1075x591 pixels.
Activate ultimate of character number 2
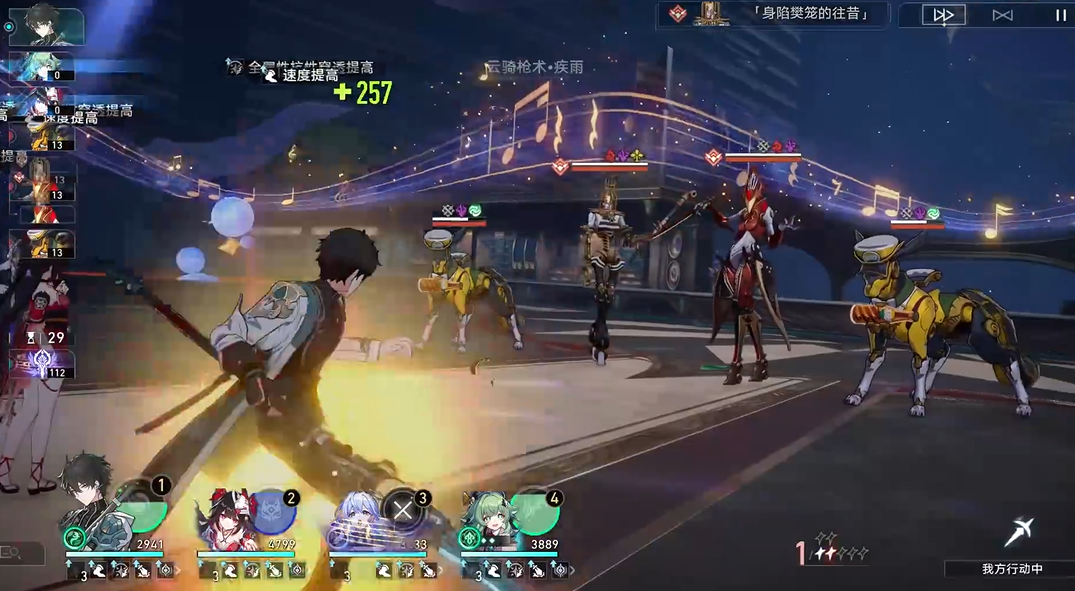tap(273, 511)
